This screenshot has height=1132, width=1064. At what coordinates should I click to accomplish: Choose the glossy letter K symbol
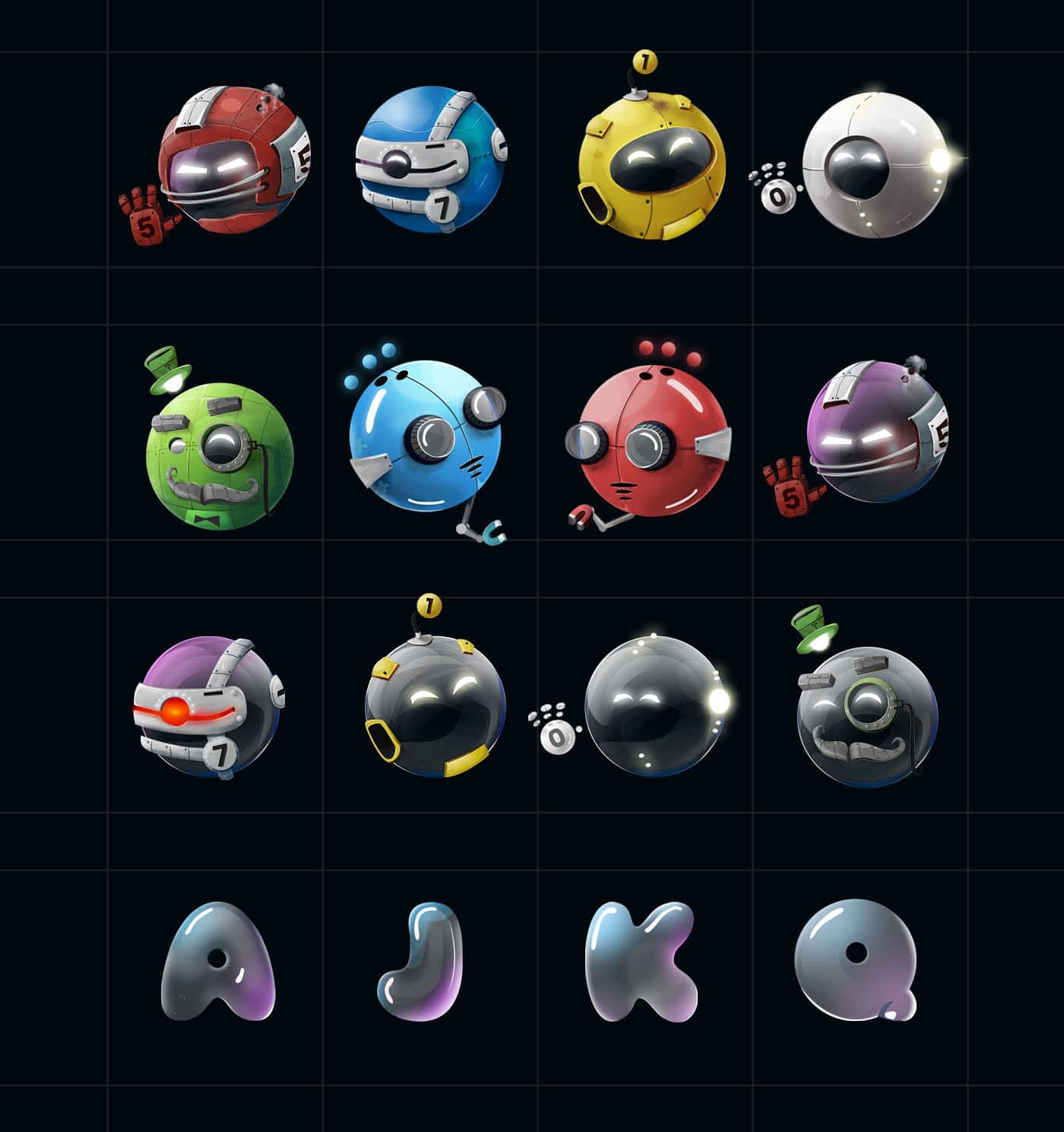(642, 961)
